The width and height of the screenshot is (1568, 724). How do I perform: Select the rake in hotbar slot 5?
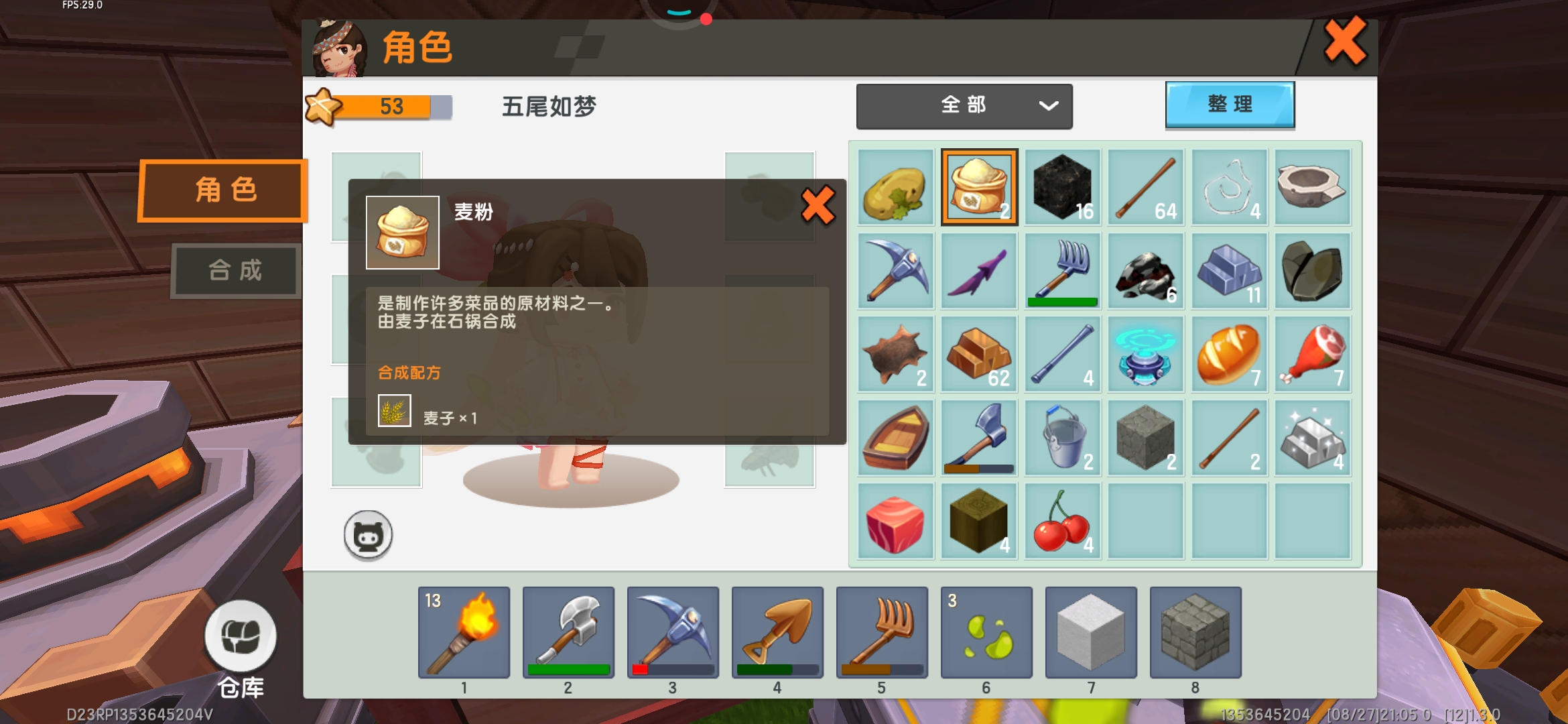coord(882,631)
